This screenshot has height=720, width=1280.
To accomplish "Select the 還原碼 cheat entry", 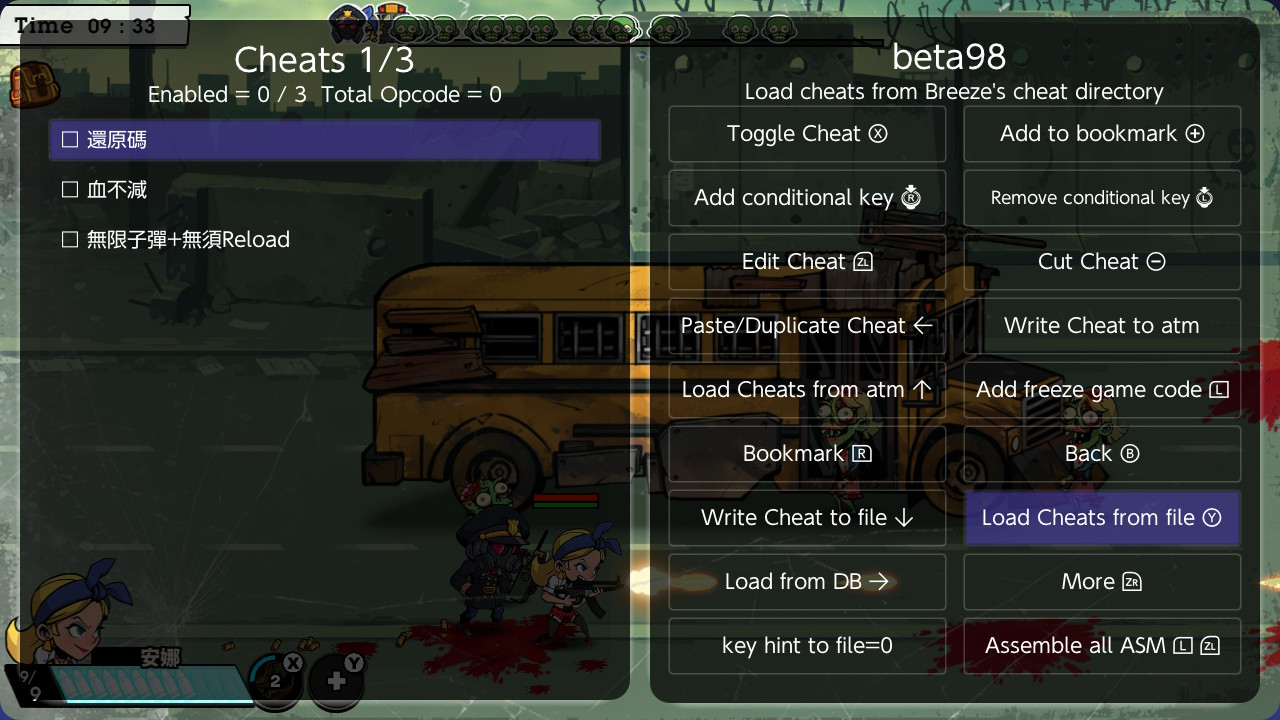I will pos(325,140).
